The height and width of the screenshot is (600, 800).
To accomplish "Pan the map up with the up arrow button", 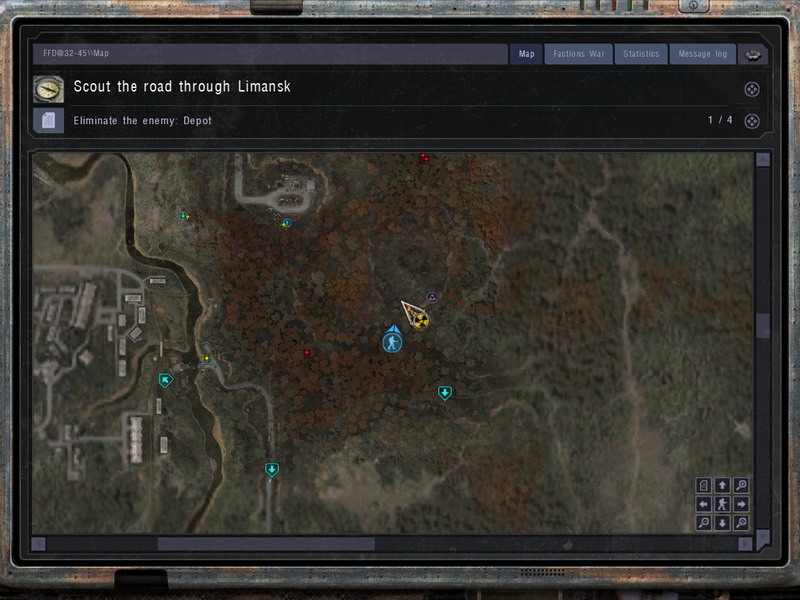I will coord(722,486).
